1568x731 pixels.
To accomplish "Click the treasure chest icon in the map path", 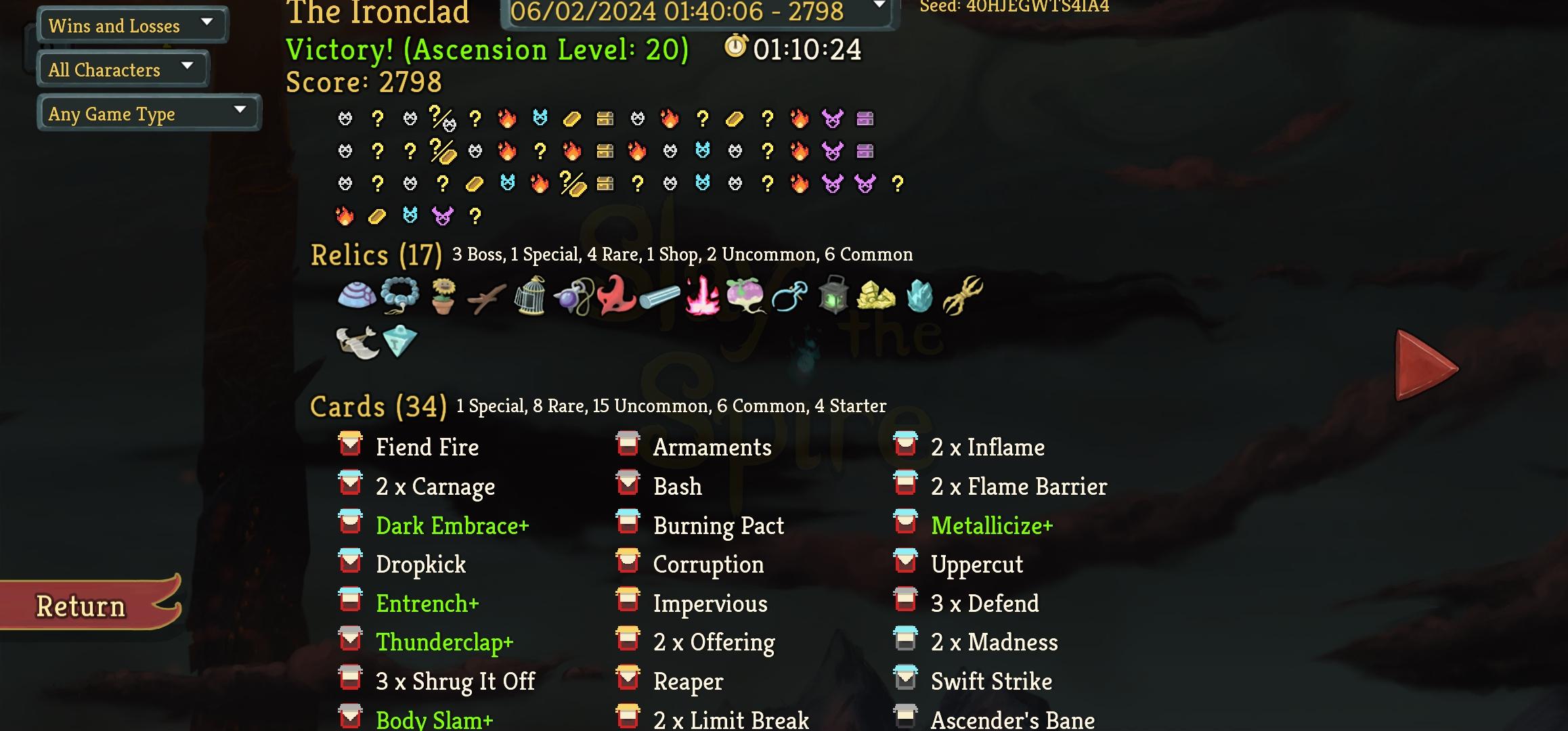I will coord(605,118).
